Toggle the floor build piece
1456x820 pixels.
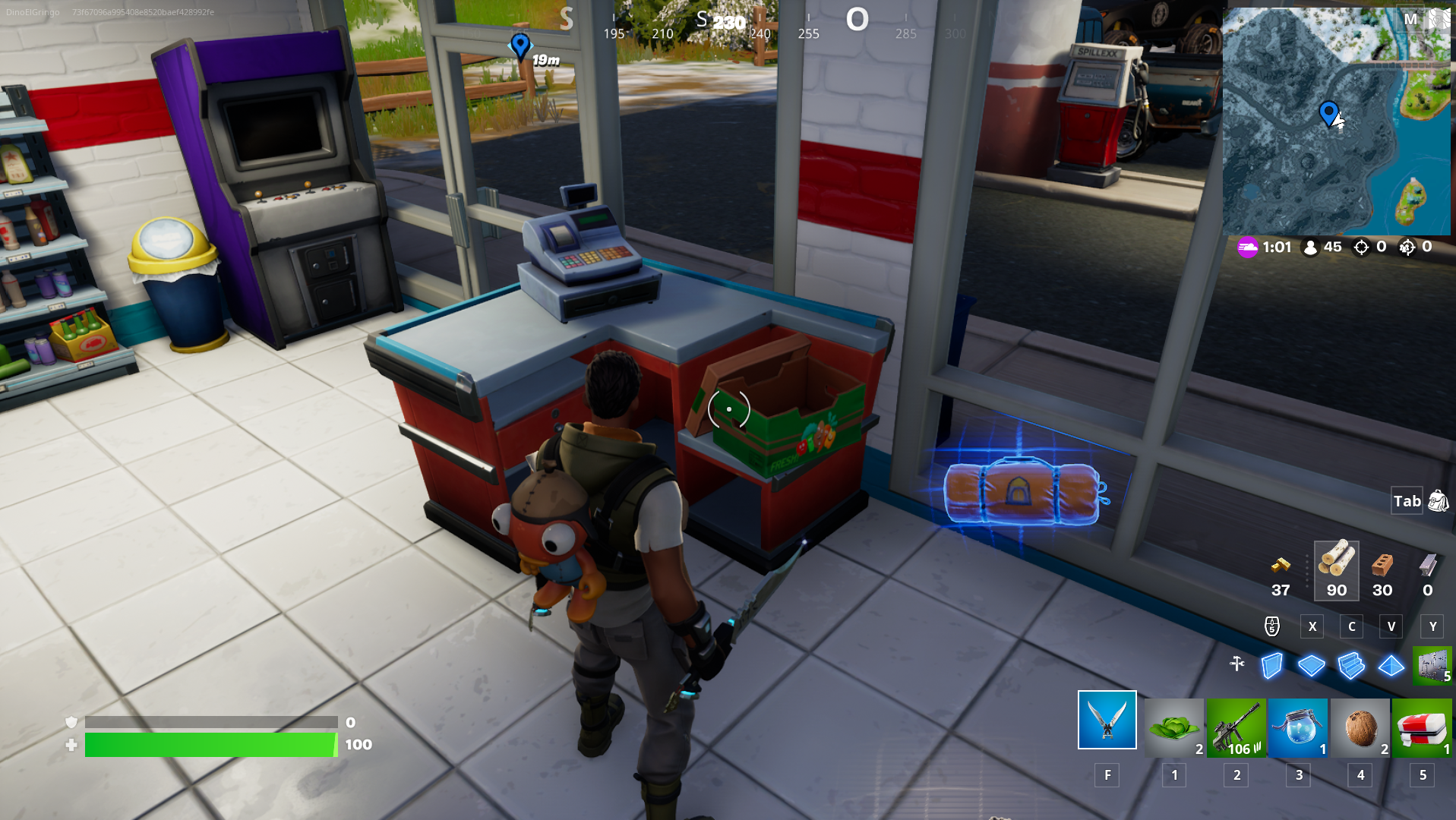[x=1311, y=666]
